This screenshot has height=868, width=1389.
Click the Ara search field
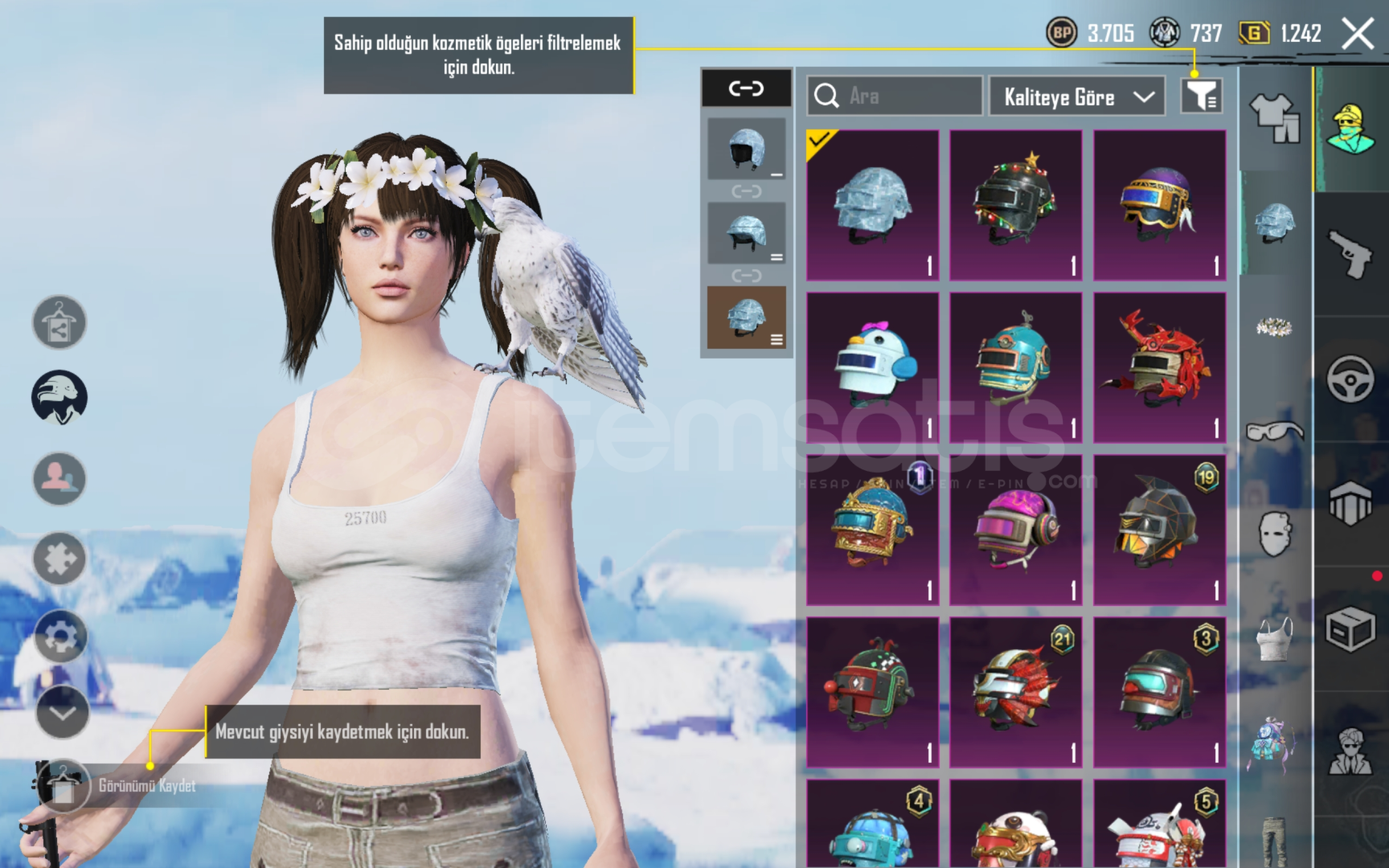pyautogui.click(x=895, y=96)
